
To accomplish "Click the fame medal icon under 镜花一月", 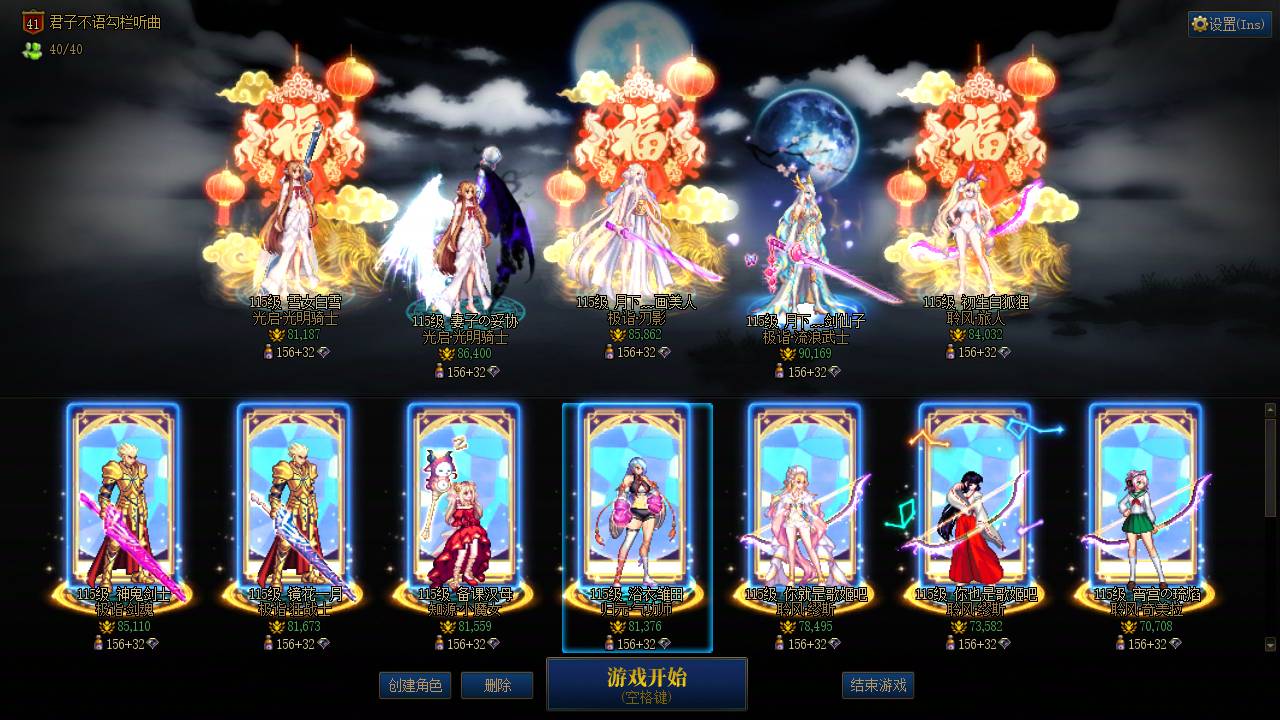I will (278, 627).
